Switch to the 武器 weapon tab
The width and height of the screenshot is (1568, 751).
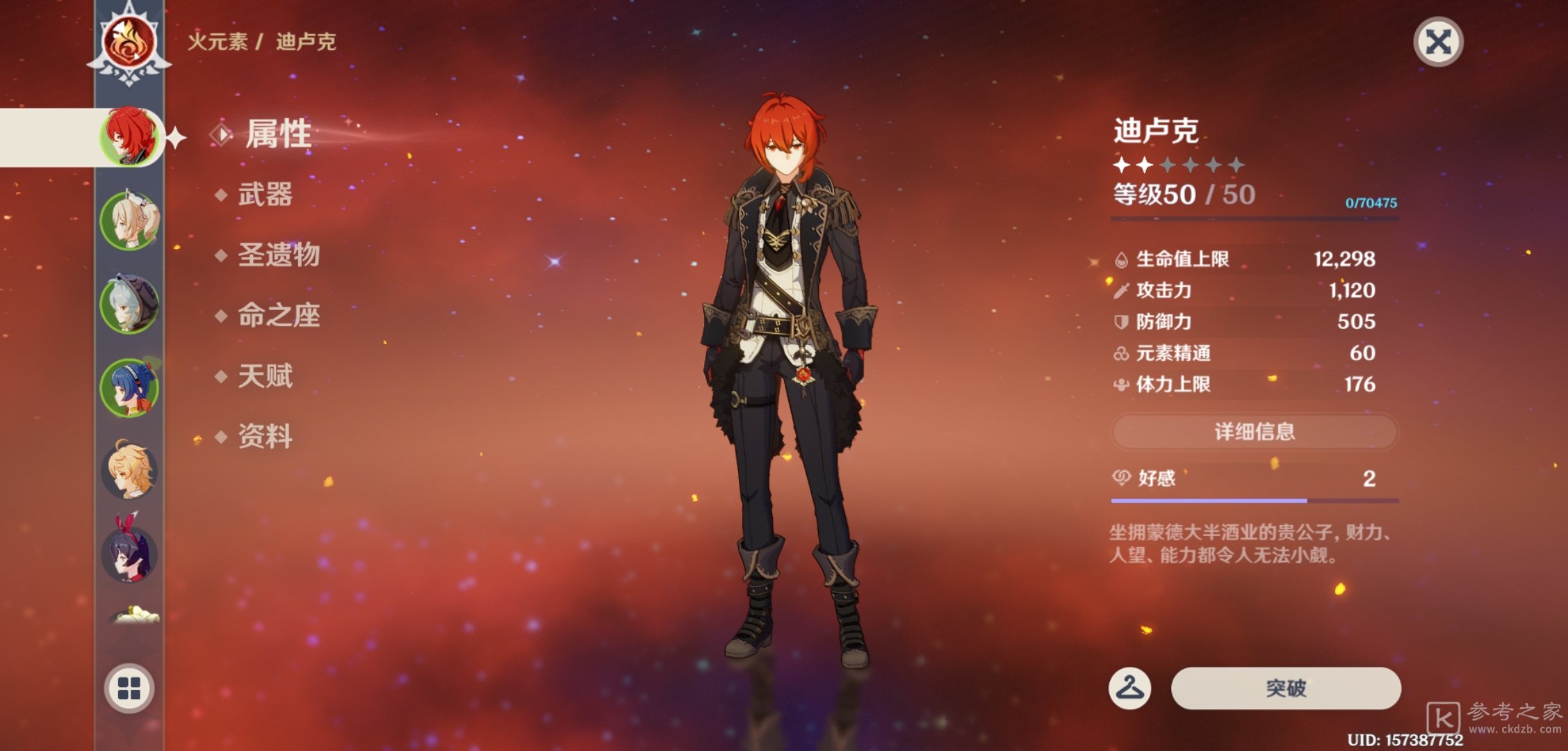pyautogui.click(x=265, y=195)
